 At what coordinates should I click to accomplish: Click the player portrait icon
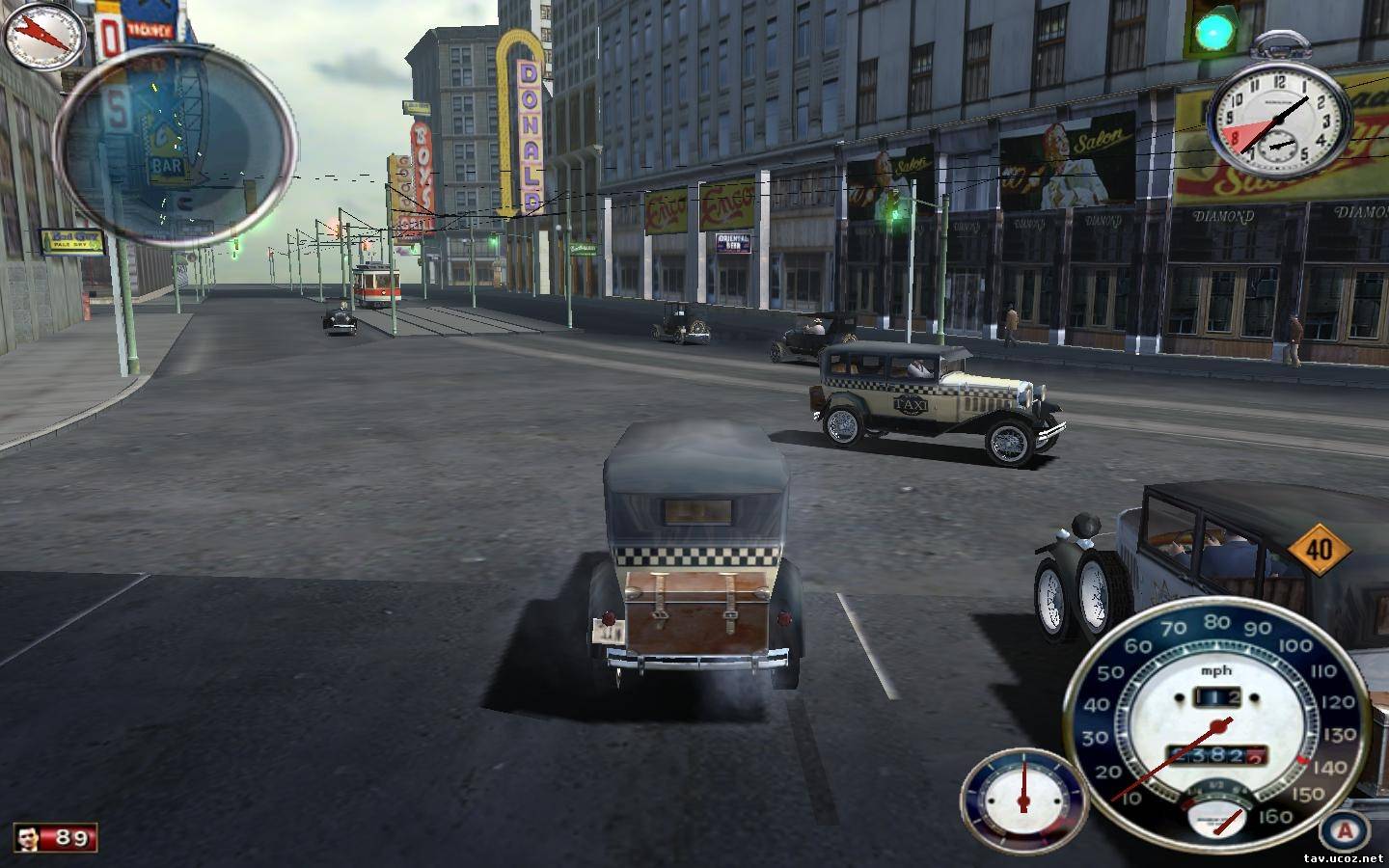[x=31, y=837]
